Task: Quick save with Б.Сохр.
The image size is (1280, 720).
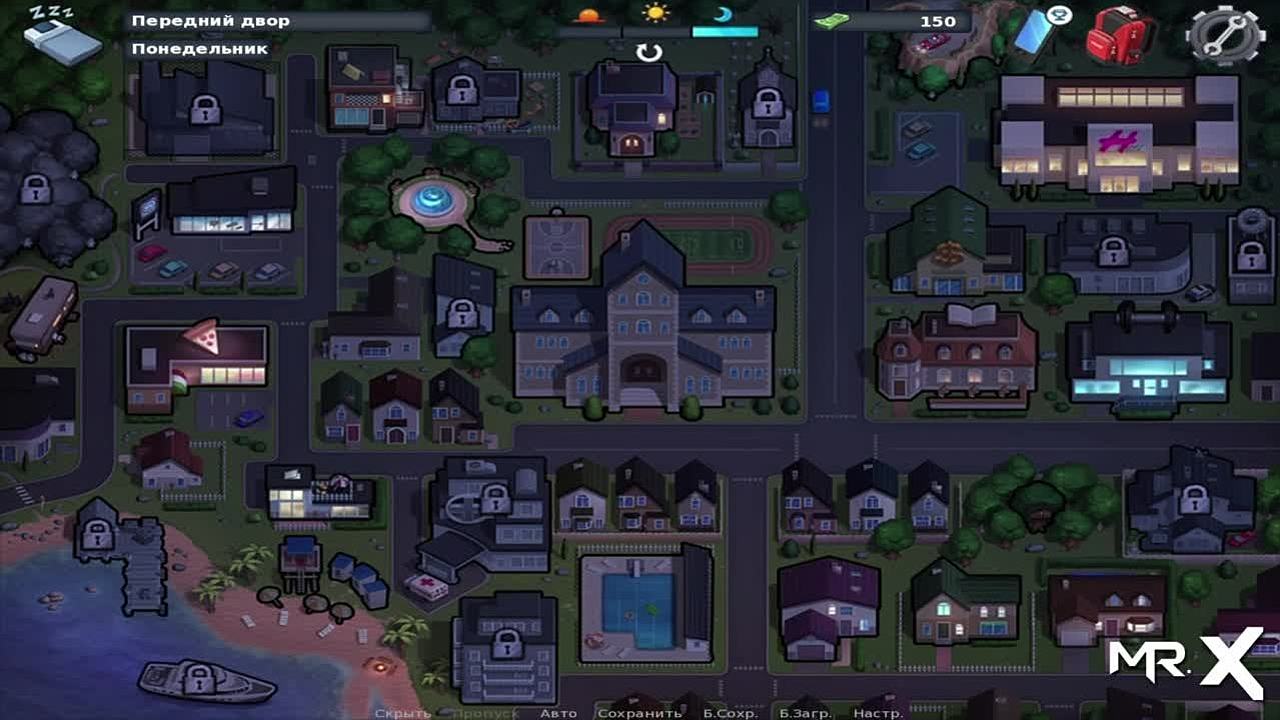Action: coord(729,713)
